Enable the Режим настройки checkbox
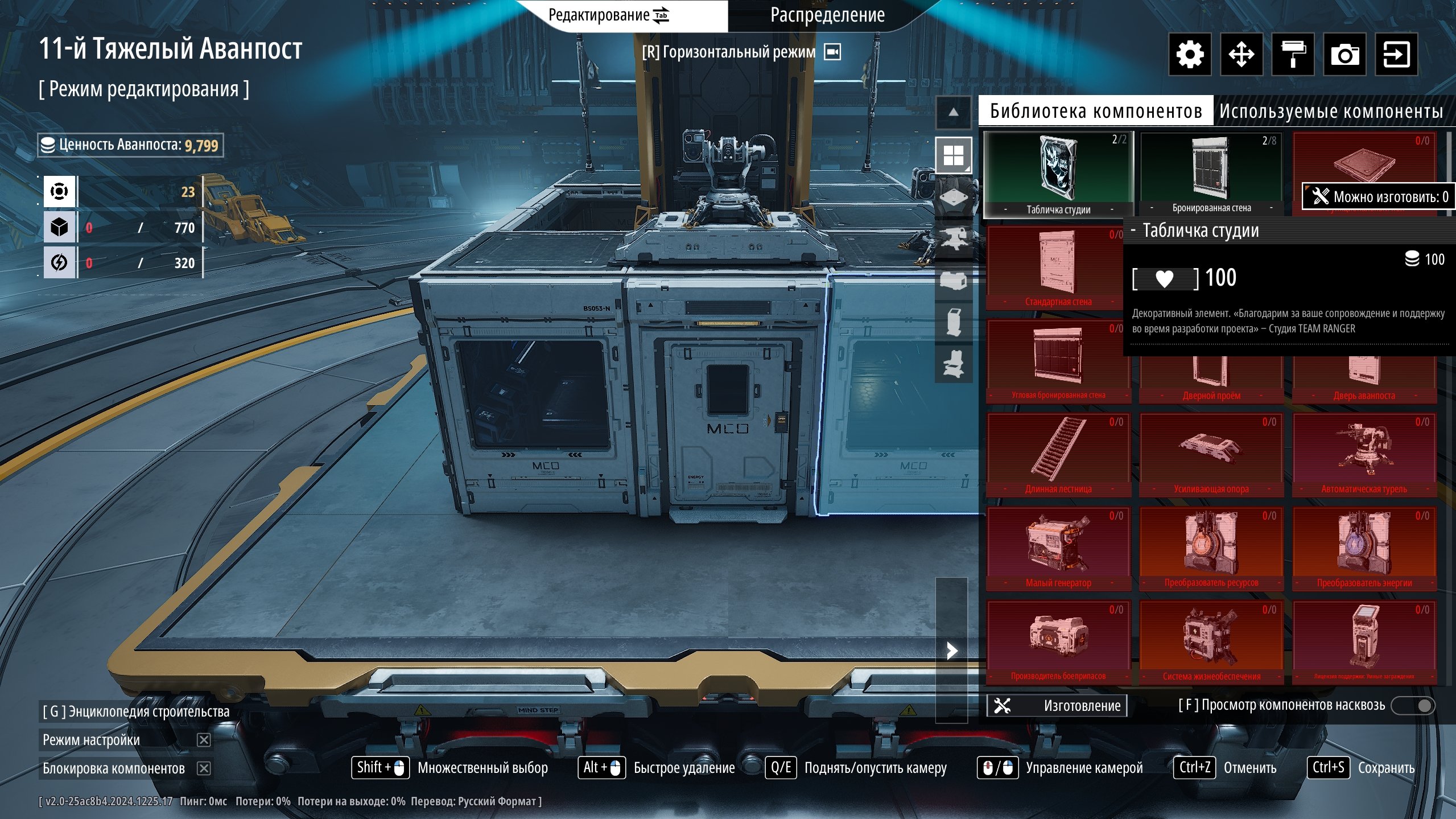The height and width of the screenshot is (819, 1456). (x=204, y=740)
